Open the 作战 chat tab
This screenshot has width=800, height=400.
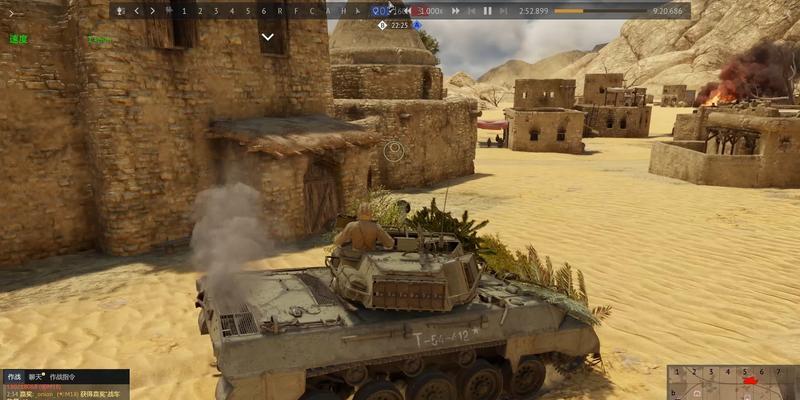[x=14, y=377]
